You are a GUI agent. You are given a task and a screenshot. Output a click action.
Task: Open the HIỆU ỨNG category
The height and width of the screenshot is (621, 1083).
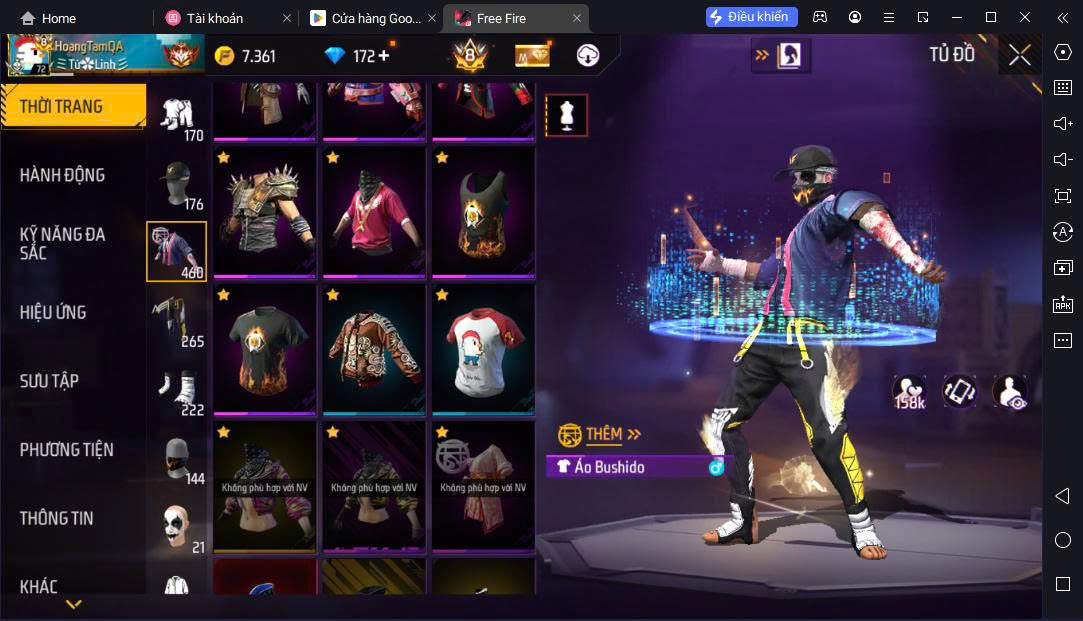click(53, 312)
